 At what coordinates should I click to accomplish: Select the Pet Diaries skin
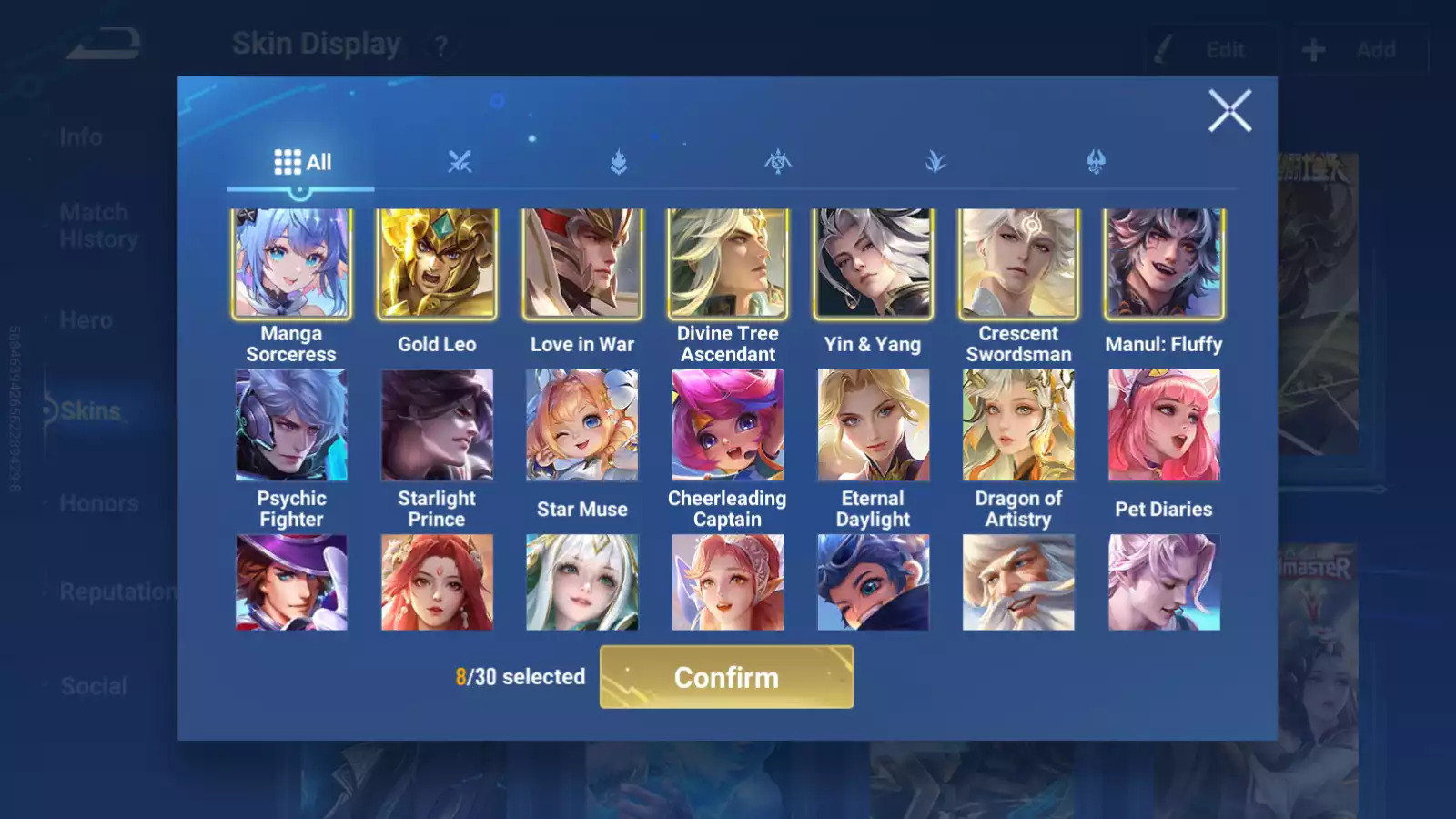click(1164, 425)
